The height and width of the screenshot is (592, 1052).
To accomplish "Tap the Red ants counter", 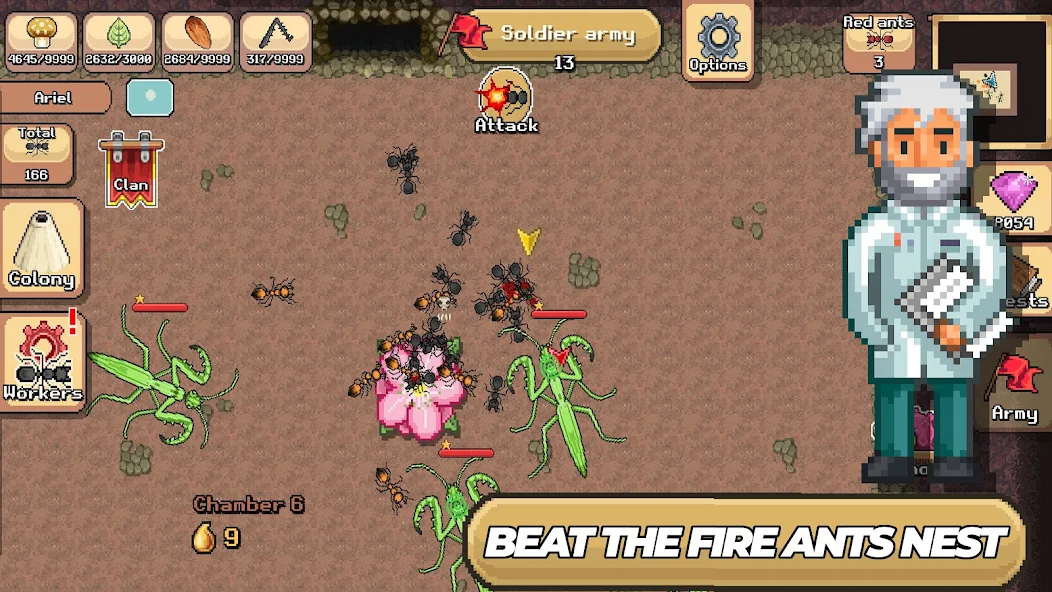I will pos(877,40).
